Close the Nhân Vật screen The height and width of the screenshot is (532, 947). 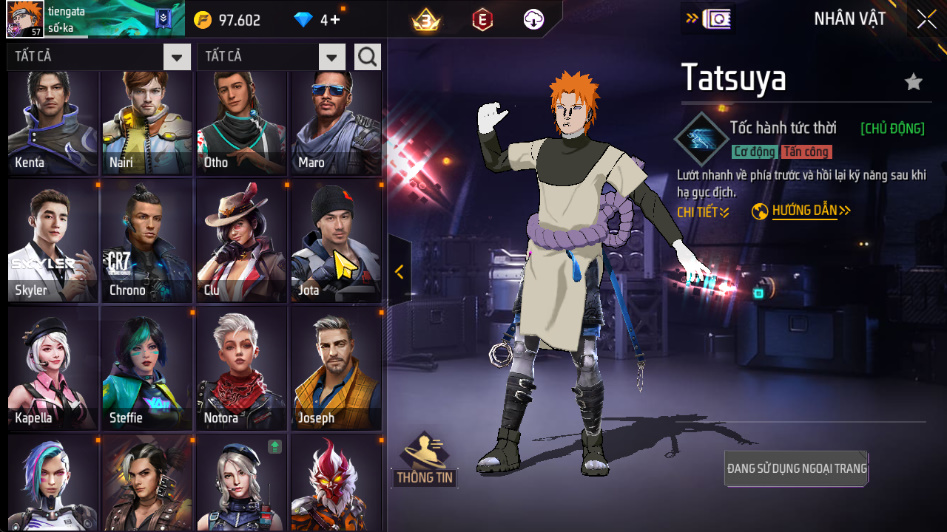[x=926, y=19]
